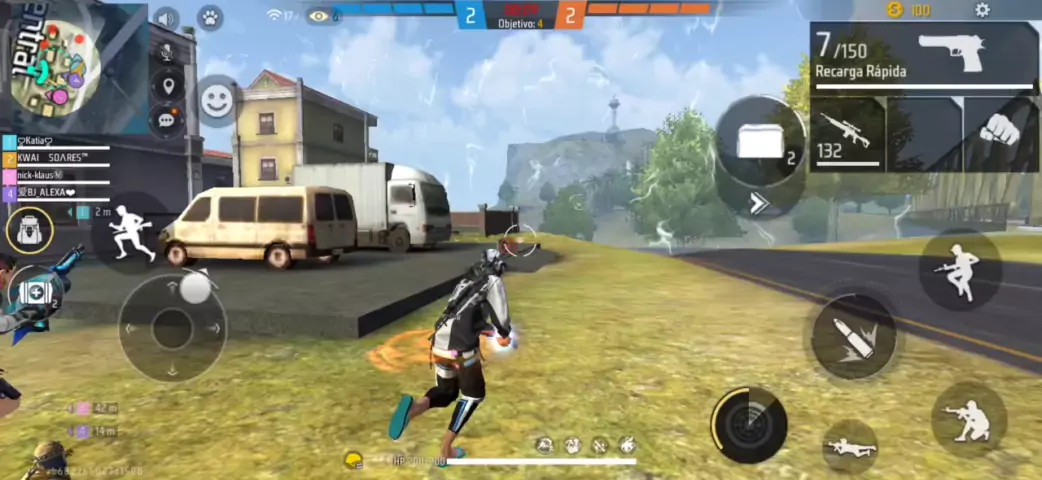Viewport: 1042px width, 480px height.
Task: Select the pistol weapon slot
Action: pyautogui.click(x=924, y=57)
